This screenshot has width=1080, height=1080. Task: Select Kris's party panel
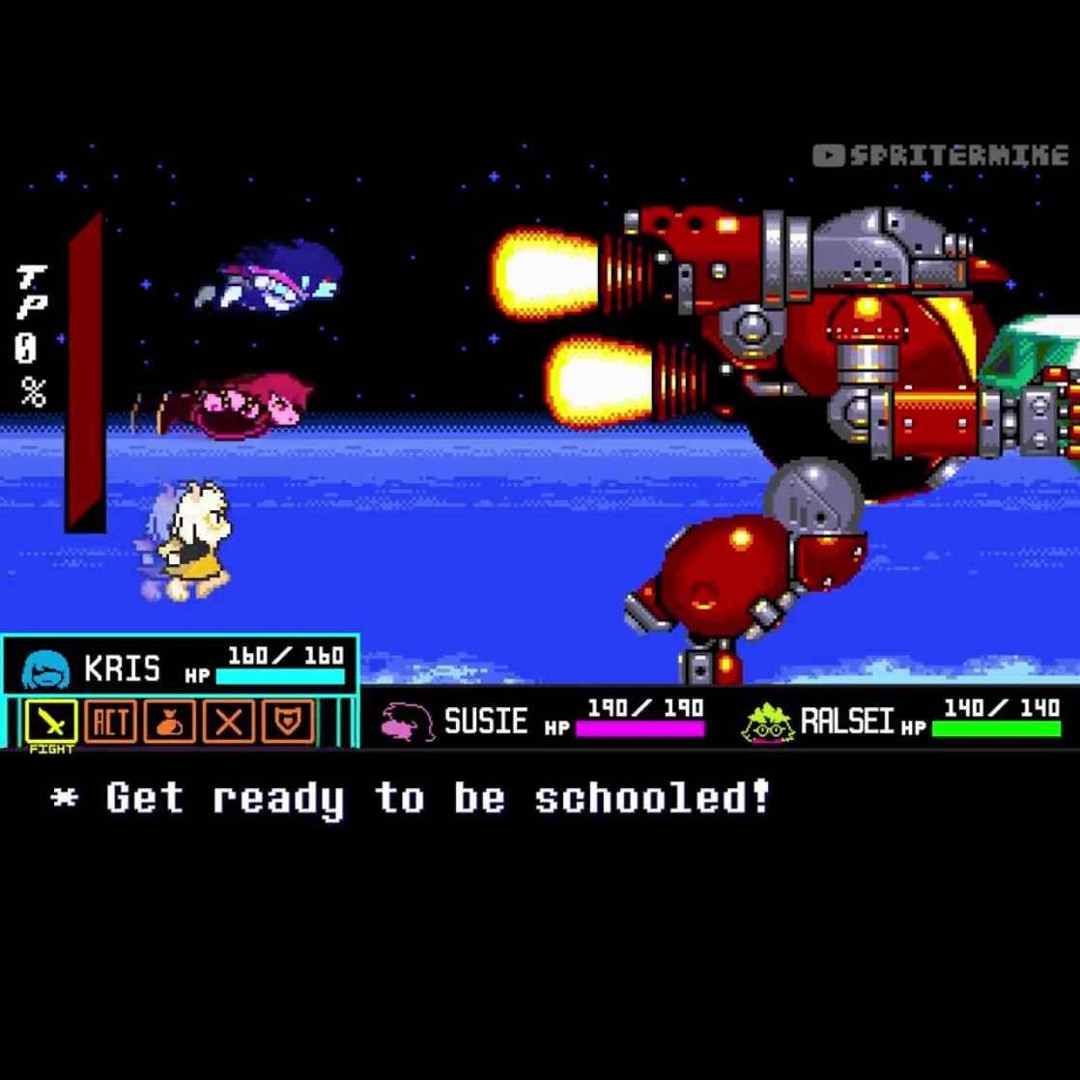tap(180, 665)
